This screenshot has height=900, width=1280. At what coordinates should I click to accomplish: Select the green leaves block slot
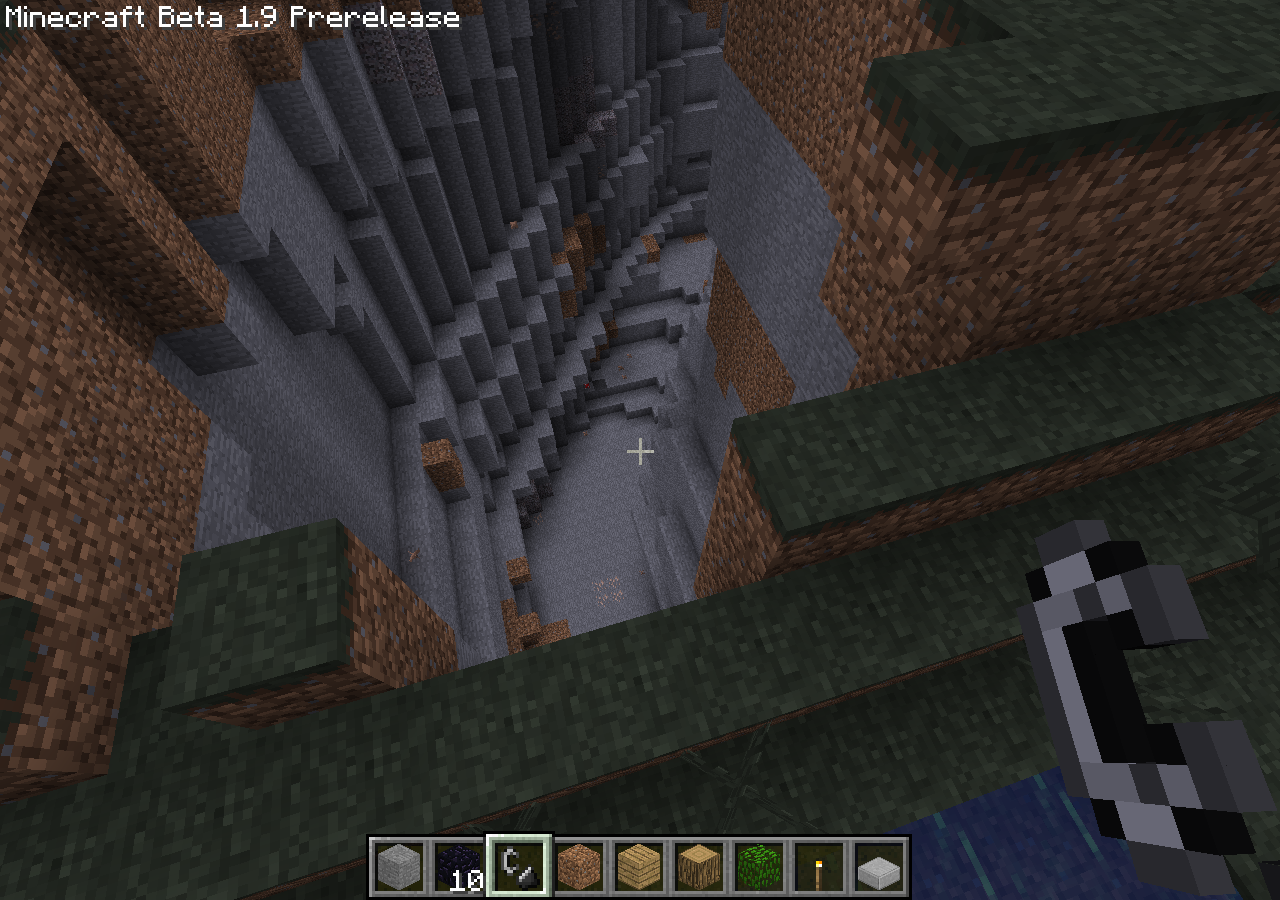pyautogui.click(x=759, y=866)
